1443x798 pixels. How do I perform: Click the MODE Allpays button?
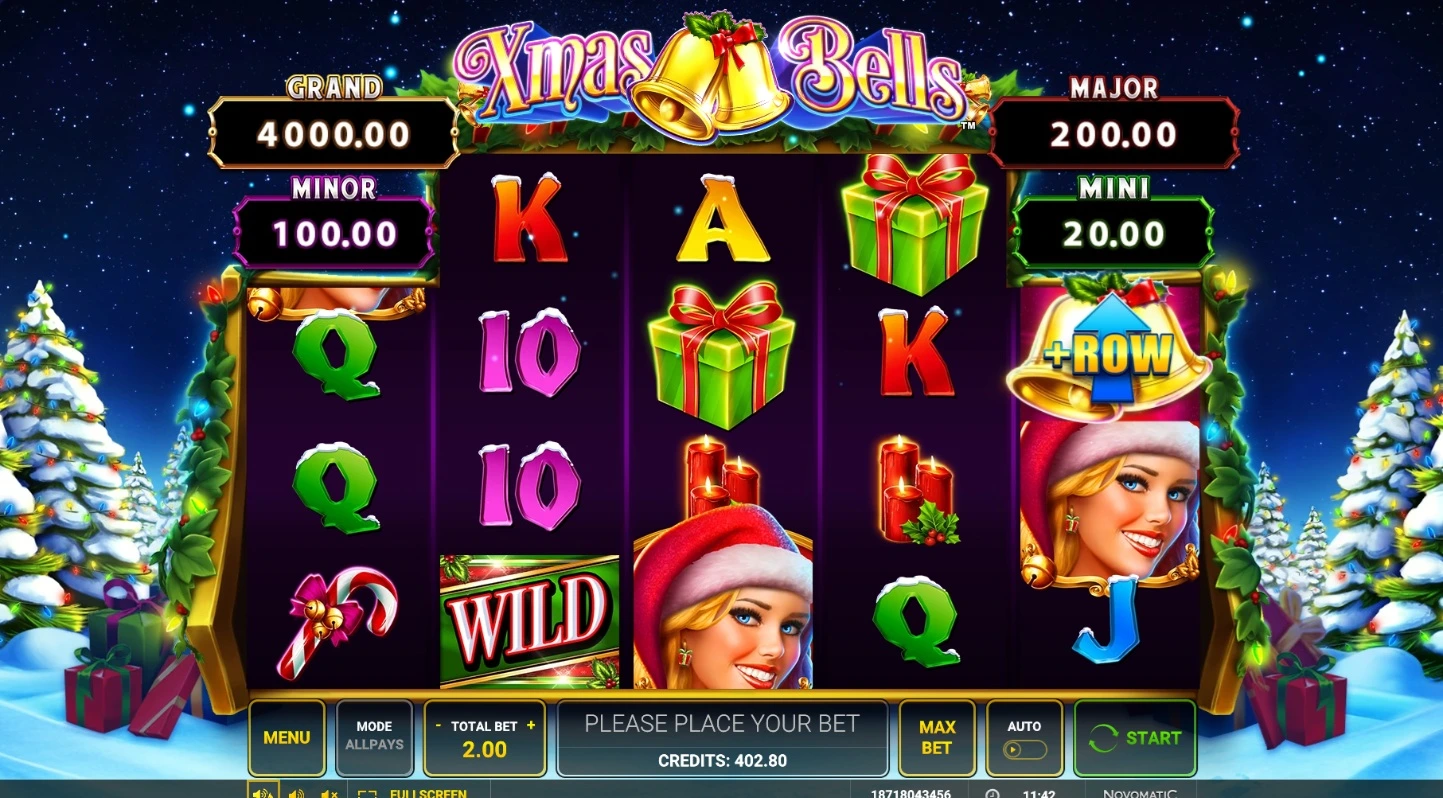tap(374, 738)
